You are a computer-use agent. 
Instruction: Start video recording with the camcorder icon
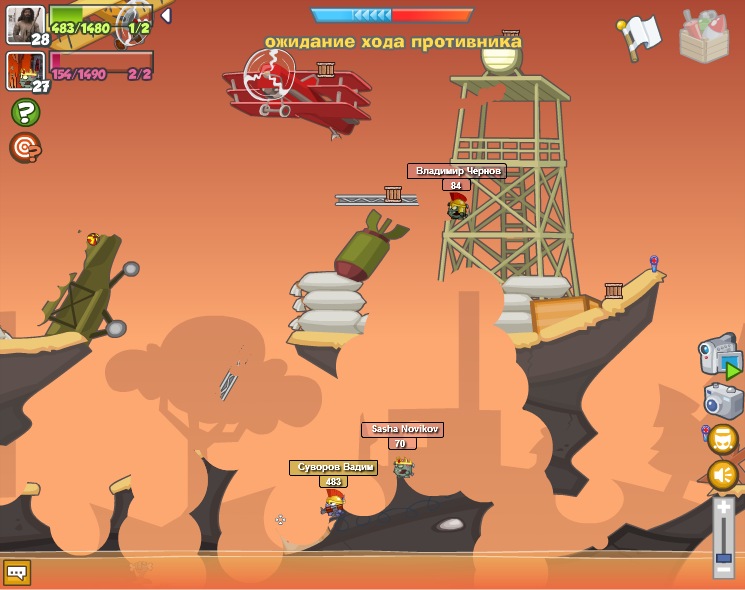pyautogui.click(x=720, y=358)
